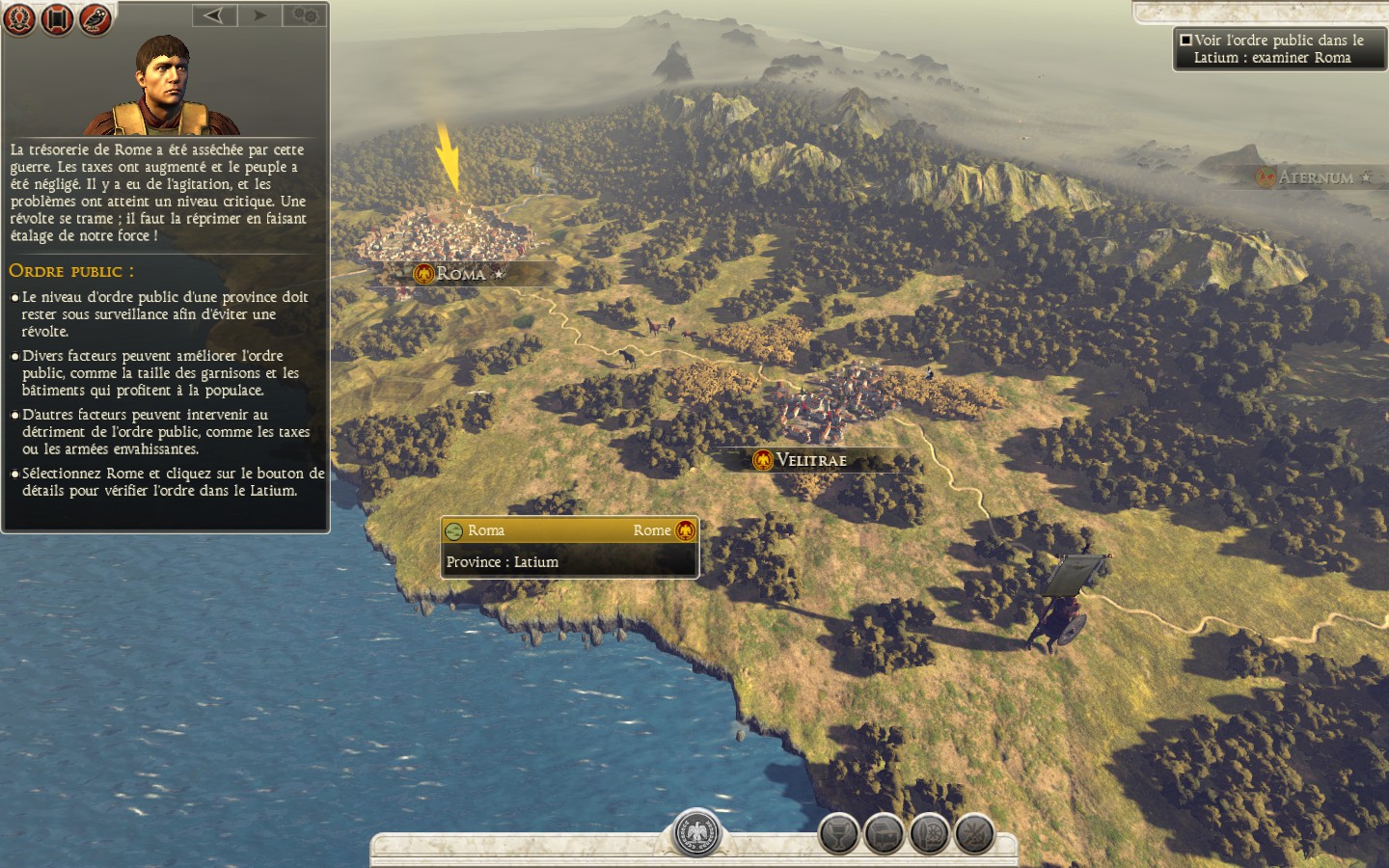Open the owl advisor icon
The image size is (1389, 868).
click(x=95, y=19)
